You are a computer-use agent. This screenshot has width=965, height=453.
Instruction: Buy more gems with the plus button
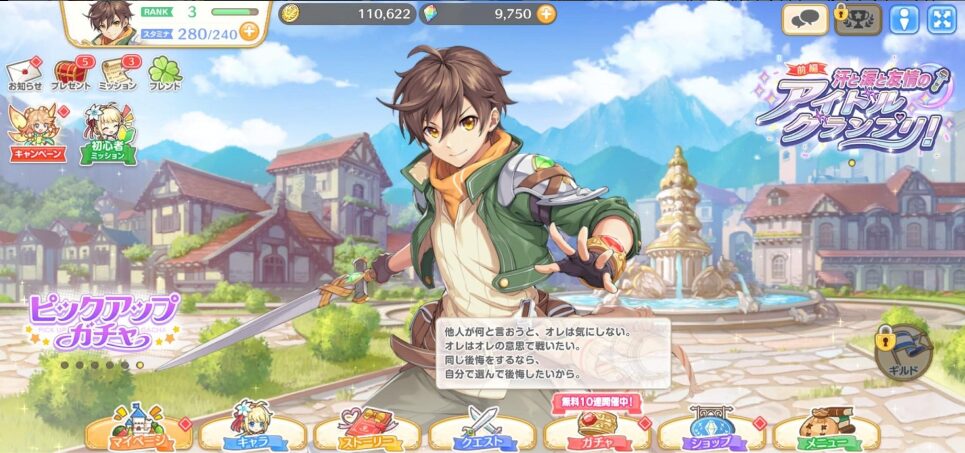tap(546, 13)
